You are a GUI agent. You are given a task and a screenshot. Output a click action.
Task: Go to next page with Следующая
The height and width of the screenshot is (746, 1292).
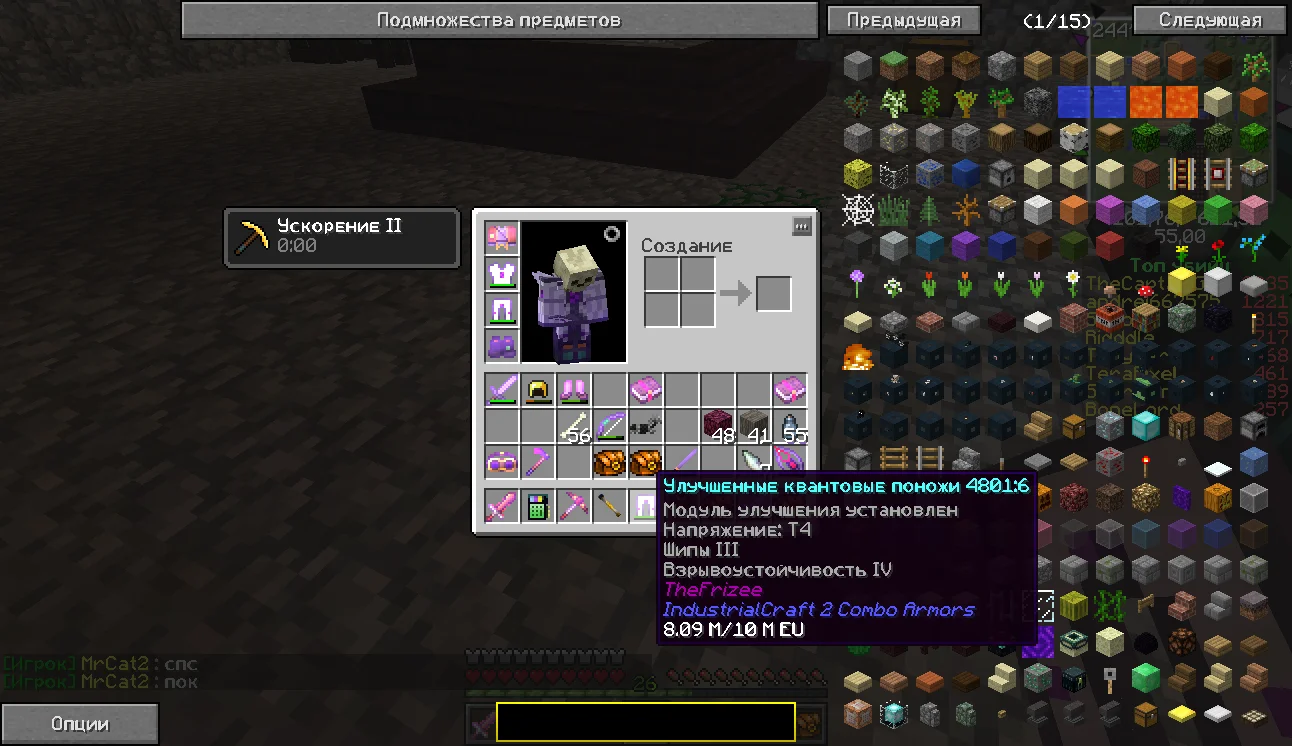1210,20
